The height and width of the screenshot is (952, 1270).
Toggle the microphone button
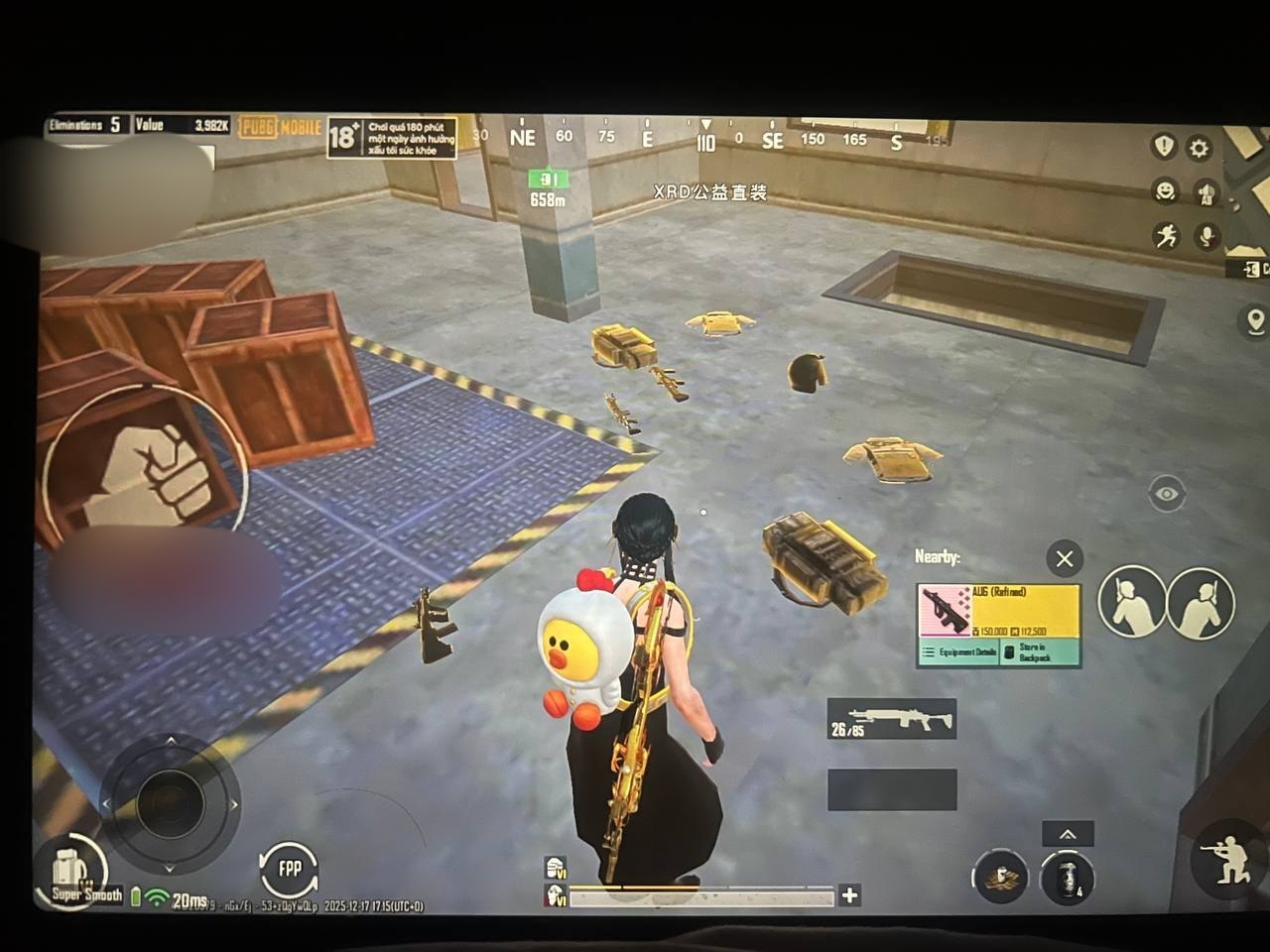point(1206,237)
